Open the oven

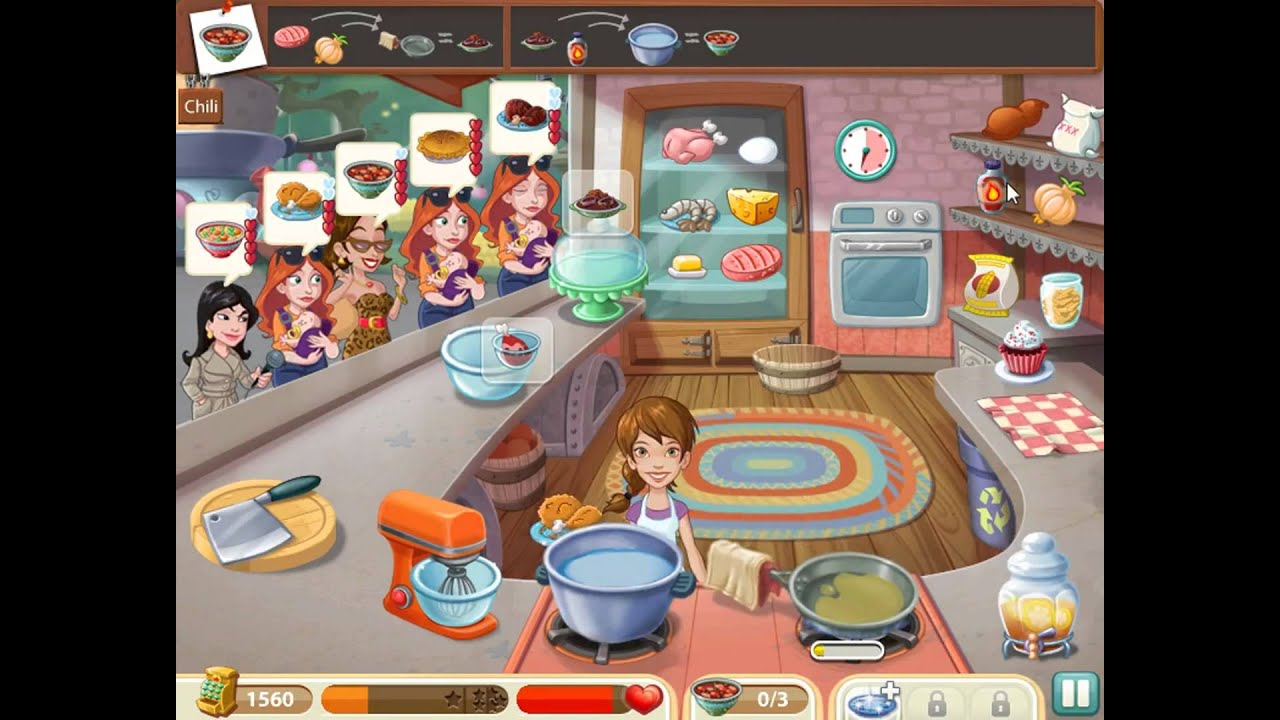885,268
